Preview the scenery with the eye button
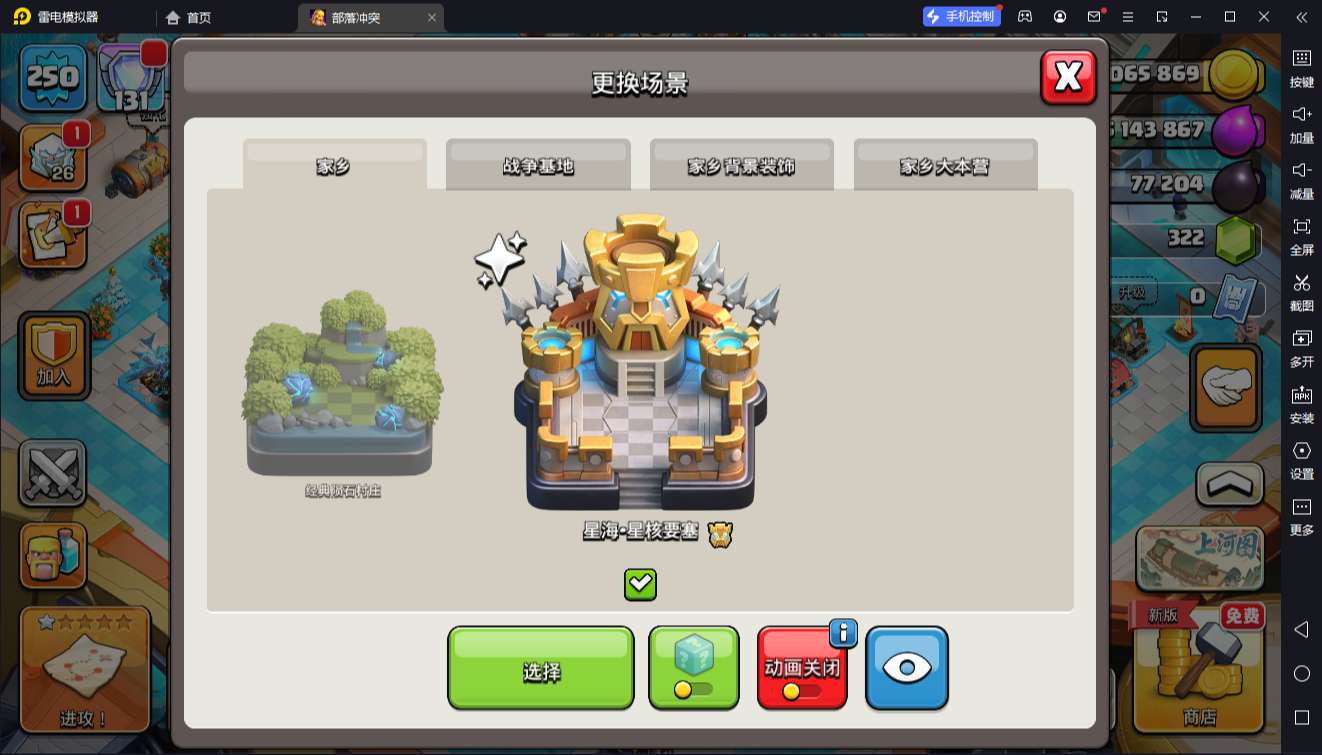 coord(906,668)
